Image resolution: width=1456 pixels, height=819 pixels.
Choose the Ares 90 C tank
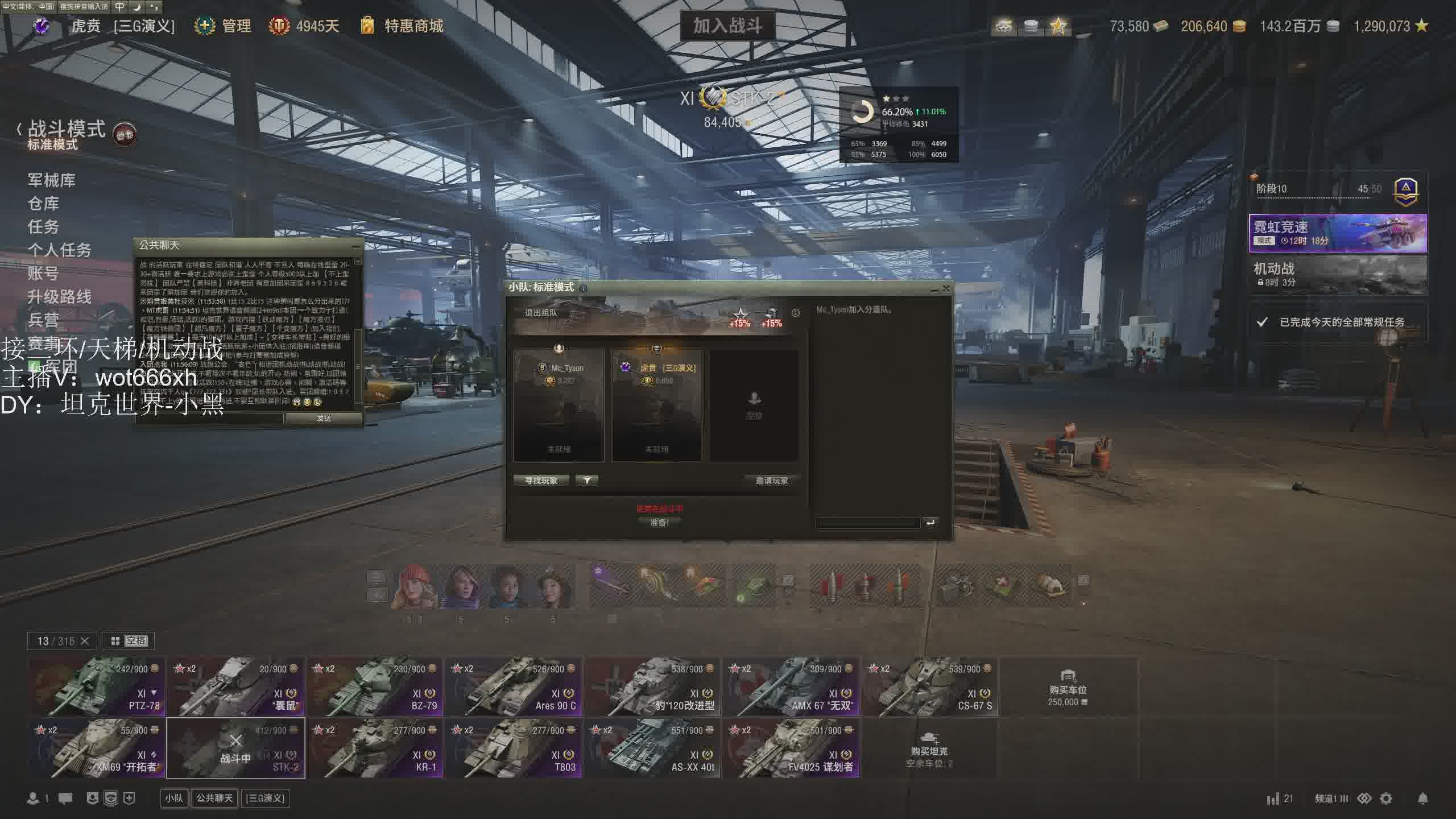(514, 687)
